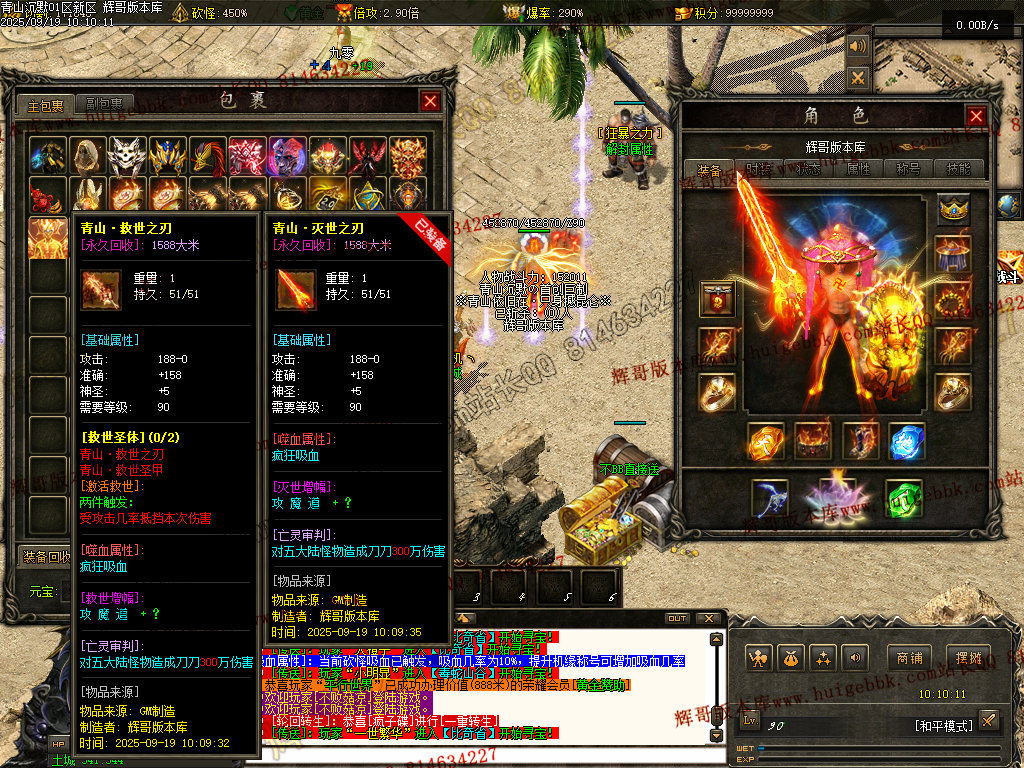Image resolution: width=1024 pixels, height=768 pixels.
Task: Switch to the 属性 attributes tab
Action: (859, 169)
